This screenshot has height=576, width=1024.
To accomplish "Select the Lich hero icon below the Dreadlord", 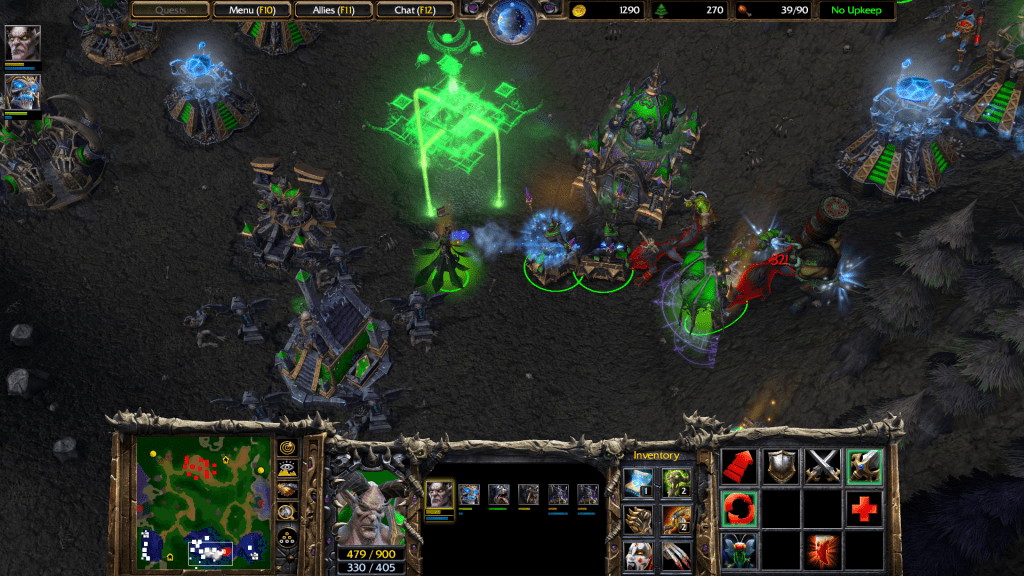I will pyautogui.click(x=22, y=91).
